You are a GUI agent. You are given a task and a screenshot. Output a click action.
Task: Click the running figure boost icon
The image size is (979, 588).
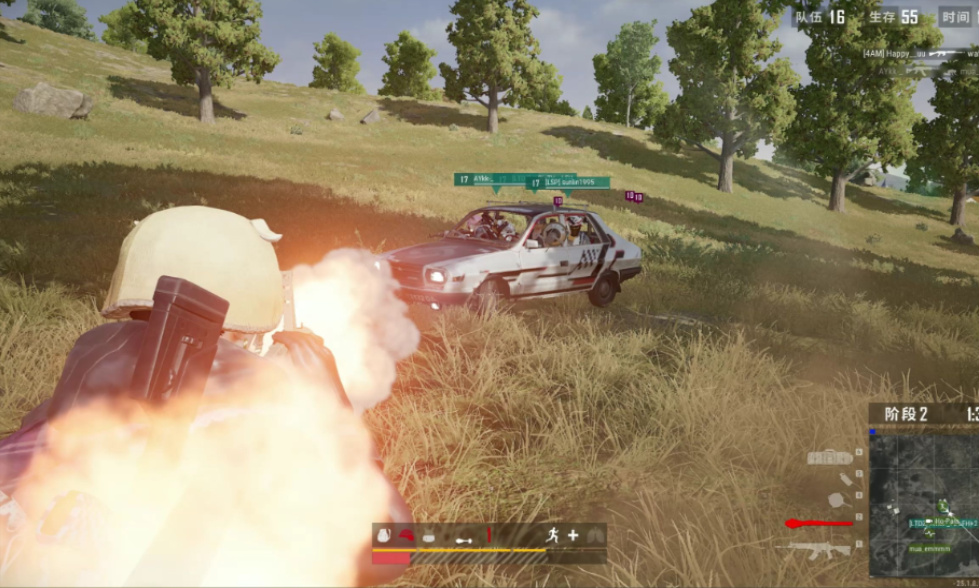(x=551, y=535)
